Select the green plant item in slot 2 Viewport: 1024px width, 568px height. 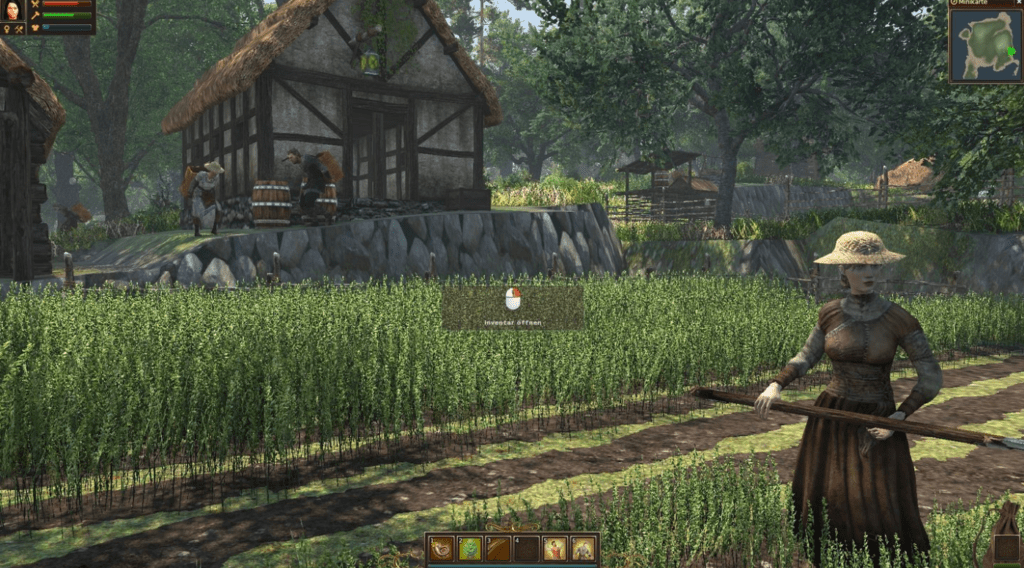coord(470,548)
